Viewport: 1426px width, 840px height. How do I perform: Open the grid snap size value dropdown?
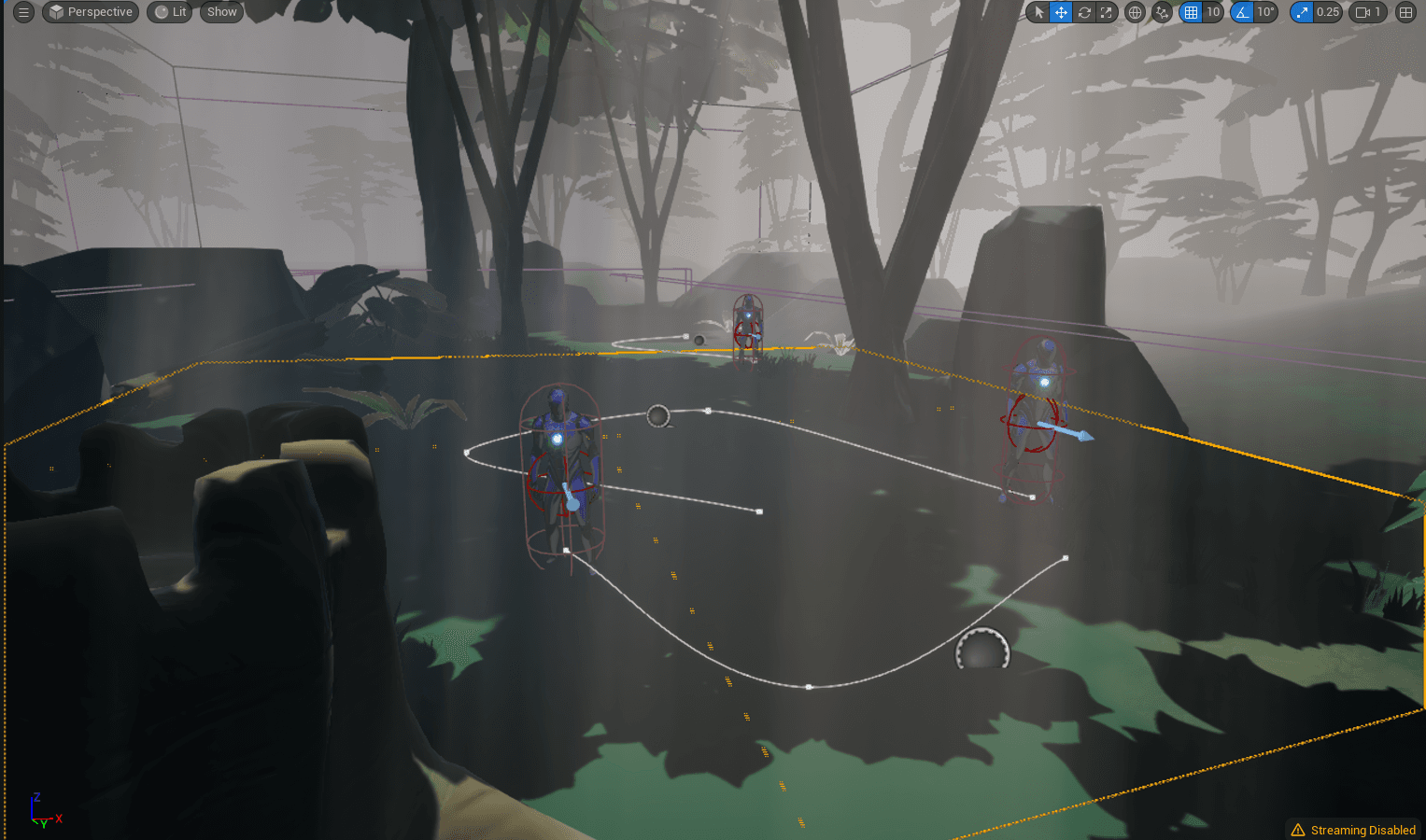(x=1212, y=12)
